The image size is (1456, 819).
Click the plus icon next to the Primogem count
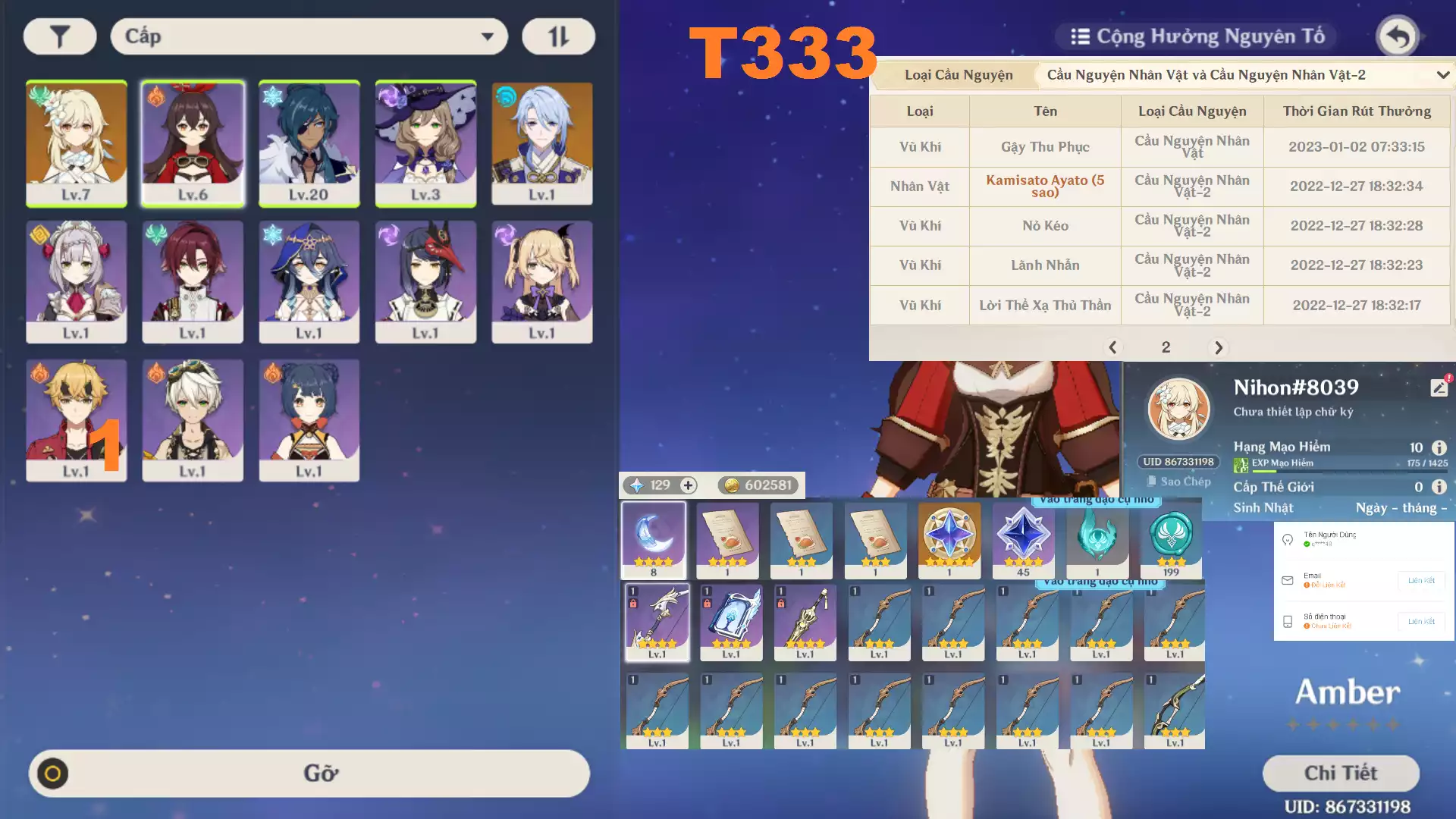click(x=687, y=485)
